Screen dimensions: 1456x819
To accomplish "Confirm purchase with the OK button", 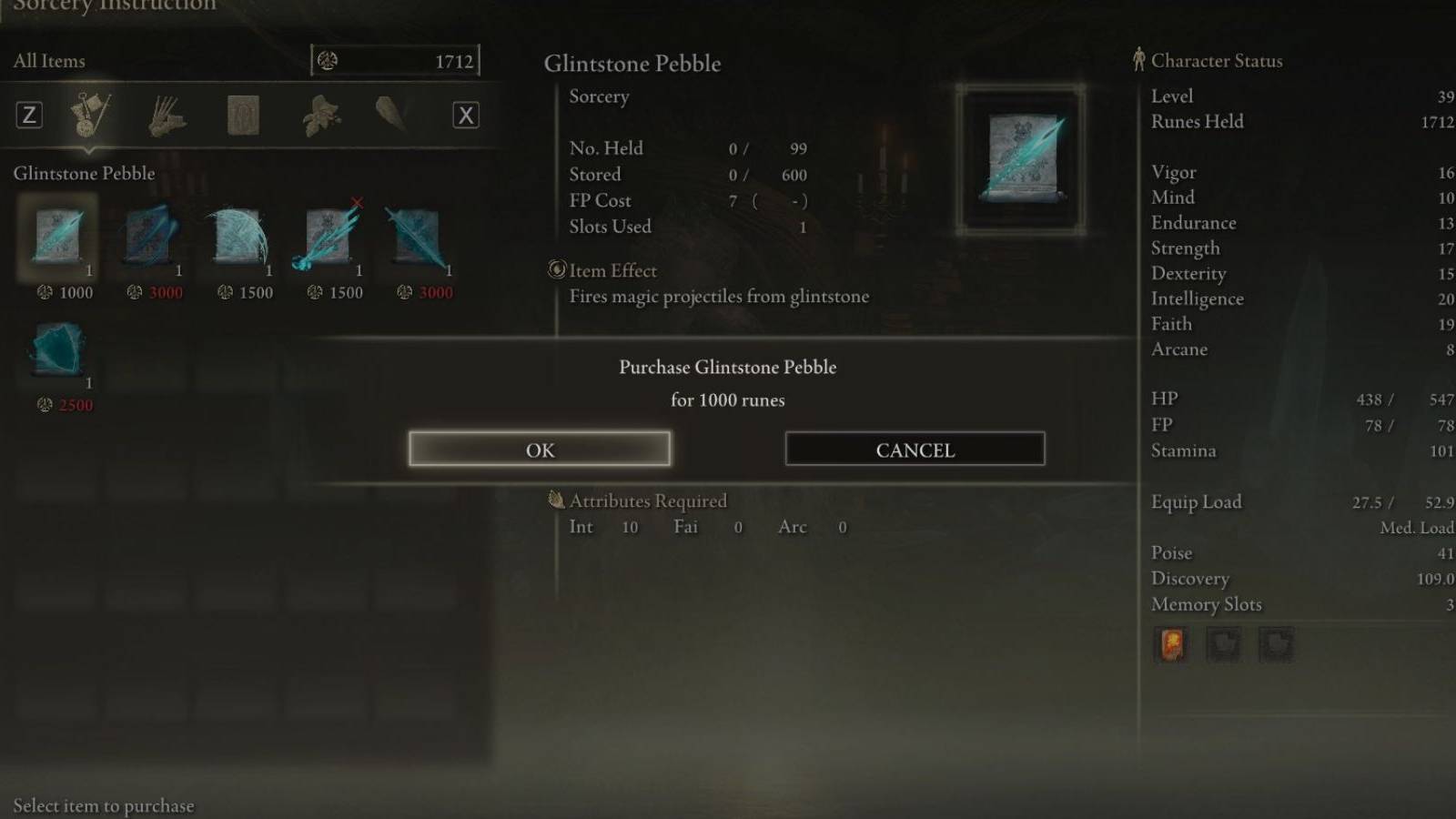I will point(541,449).
